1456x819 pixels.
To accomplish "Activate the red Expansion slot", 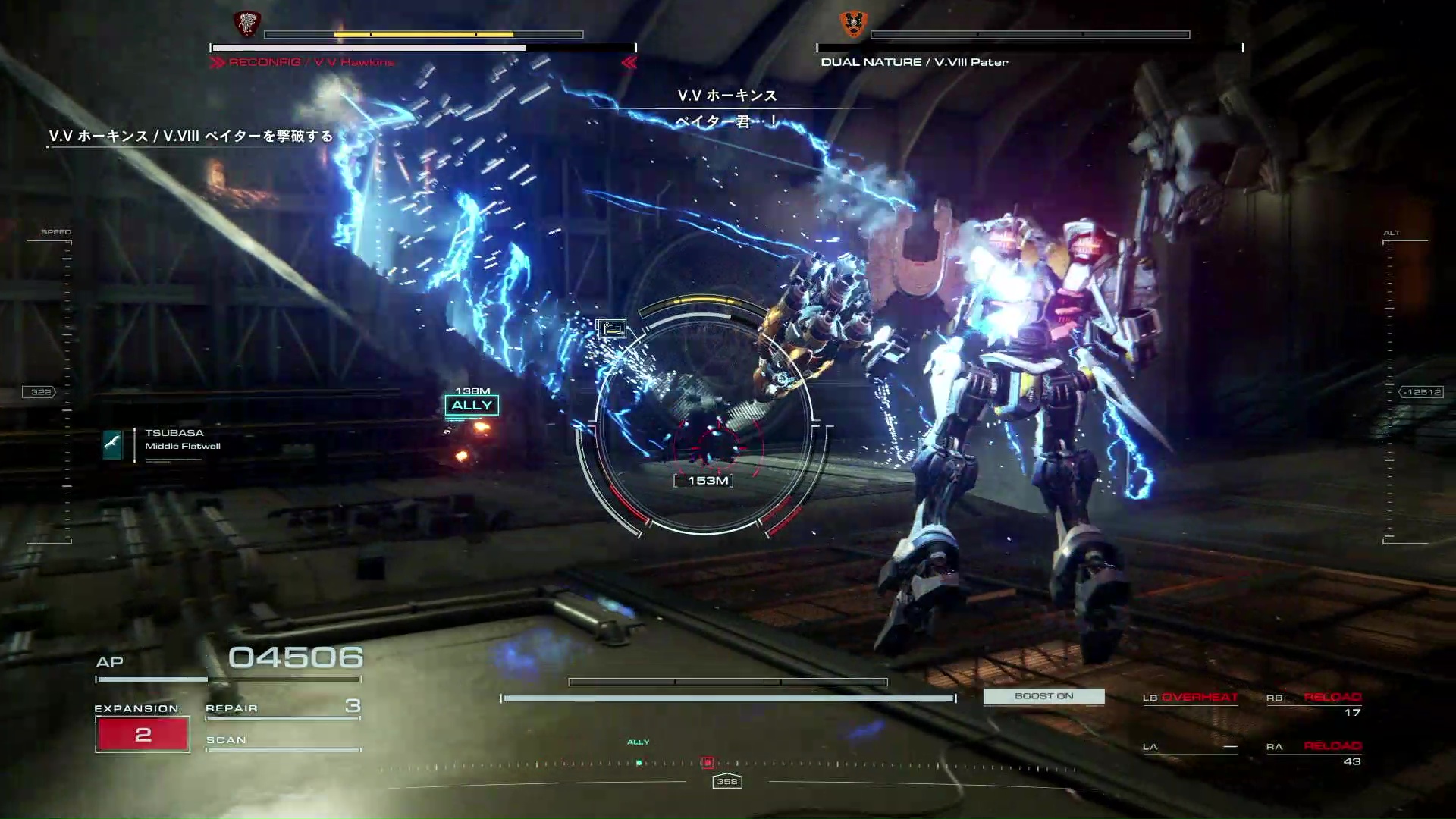I will tap(143, 734).
